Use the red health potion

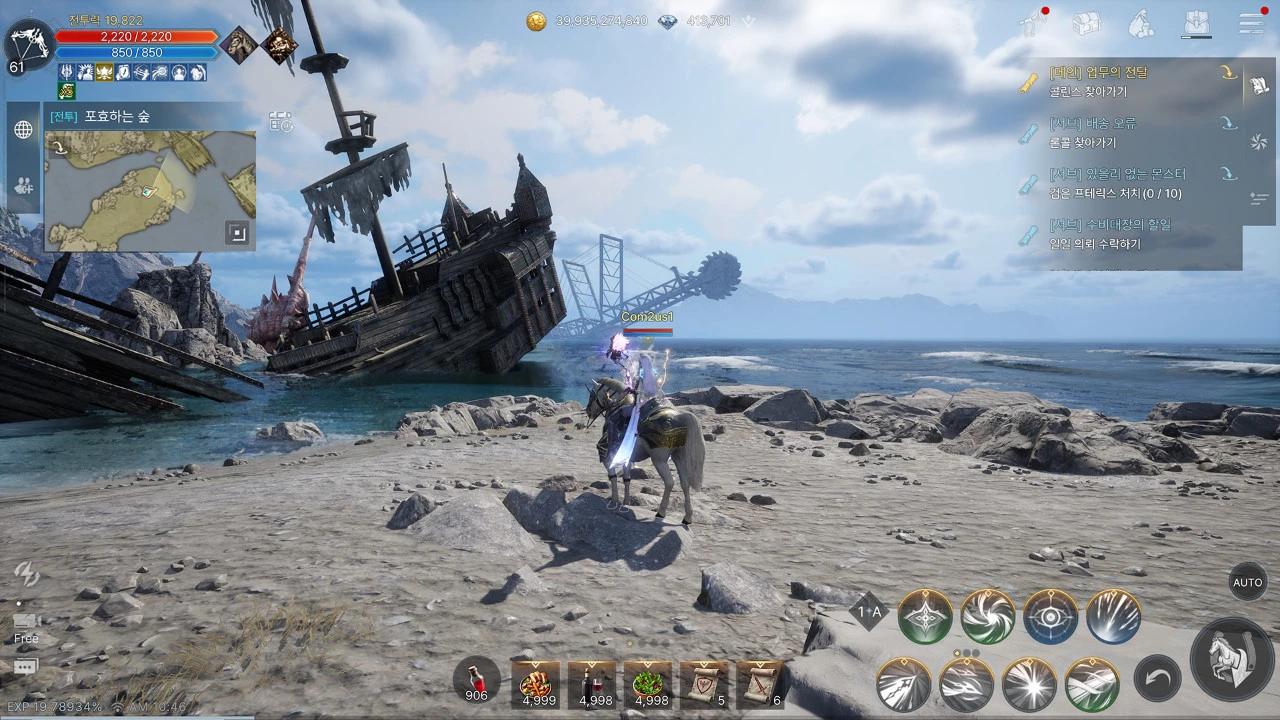[x=477, y=677]
